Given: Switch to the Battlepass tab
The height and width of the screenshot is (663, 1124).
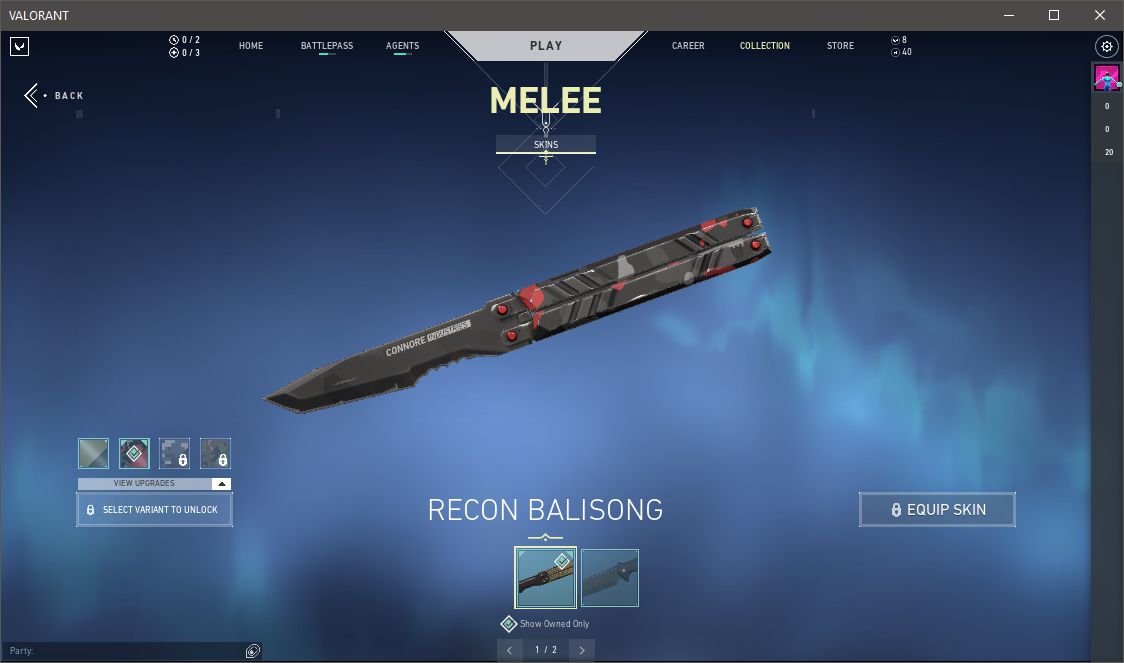Looking at the screenshot, I should (x=327, y=46).
